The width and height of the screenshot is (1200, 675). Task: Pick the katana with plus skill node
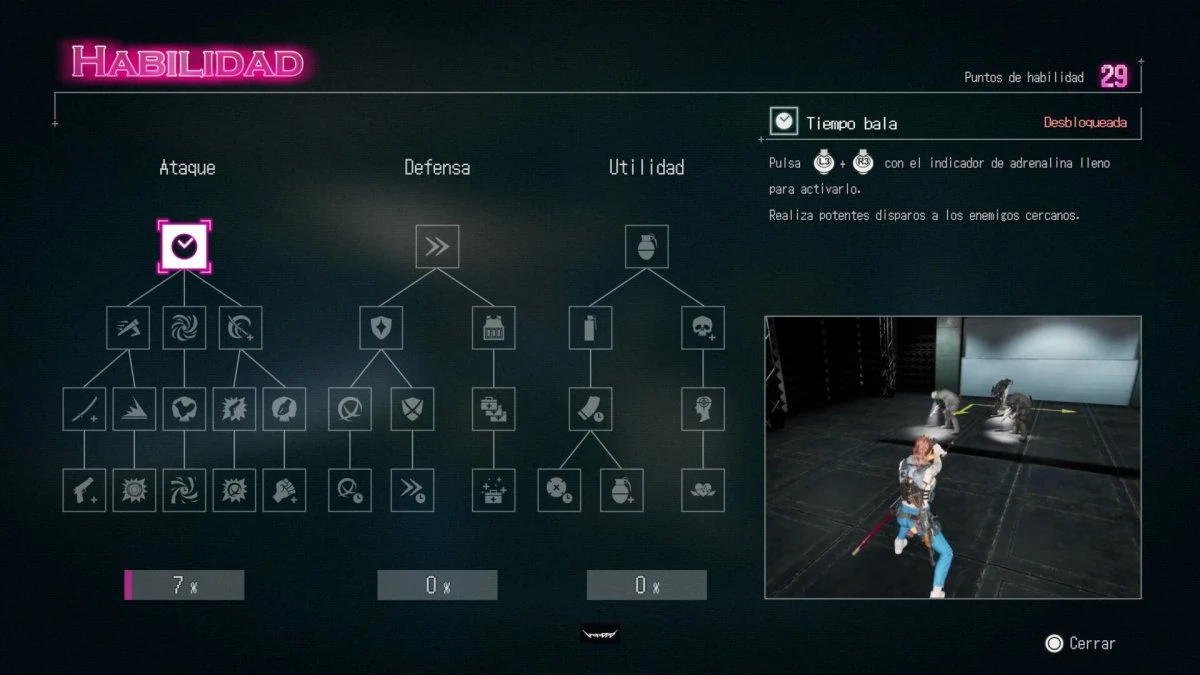tap(84, 409)
